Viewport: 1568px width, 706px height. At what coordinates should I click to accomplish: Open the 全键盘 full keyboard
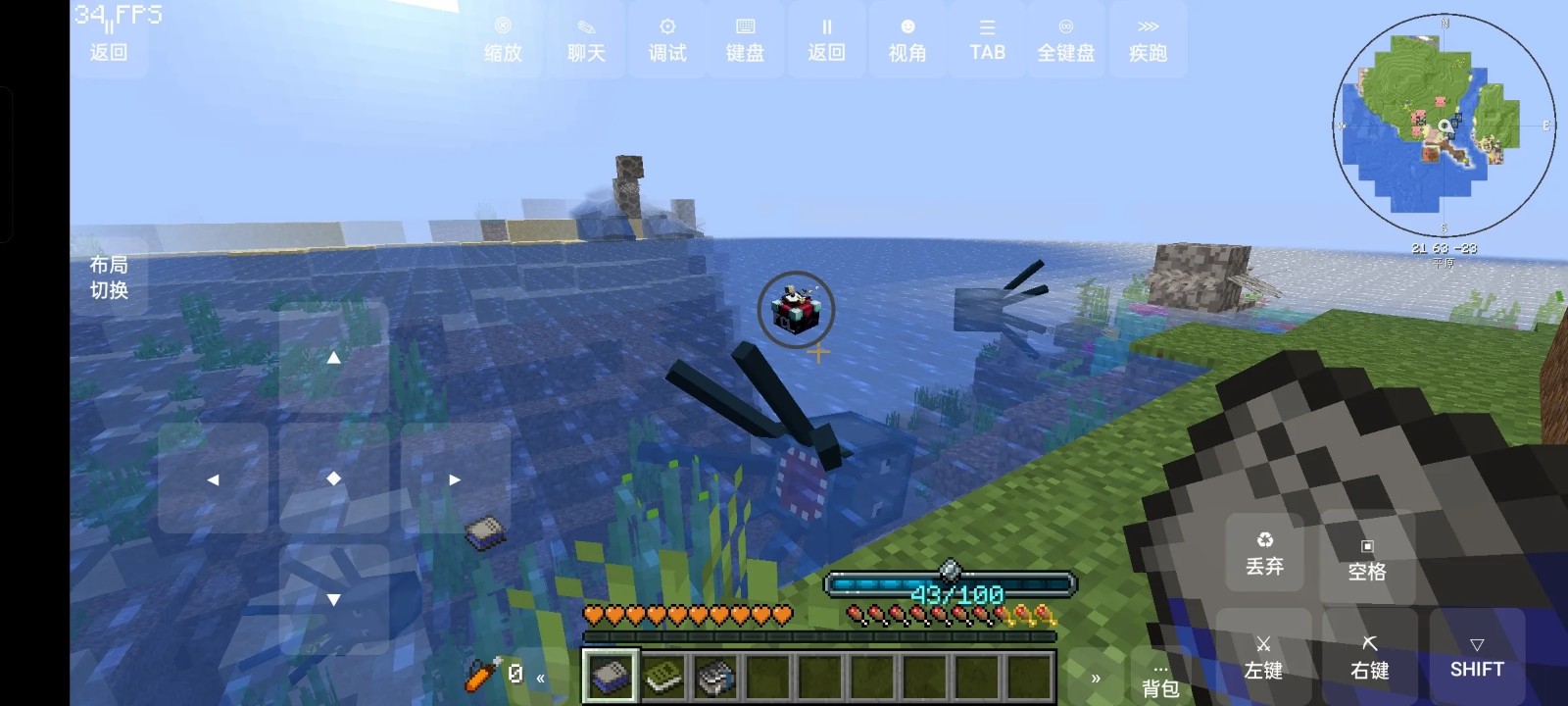point(1066,40)
